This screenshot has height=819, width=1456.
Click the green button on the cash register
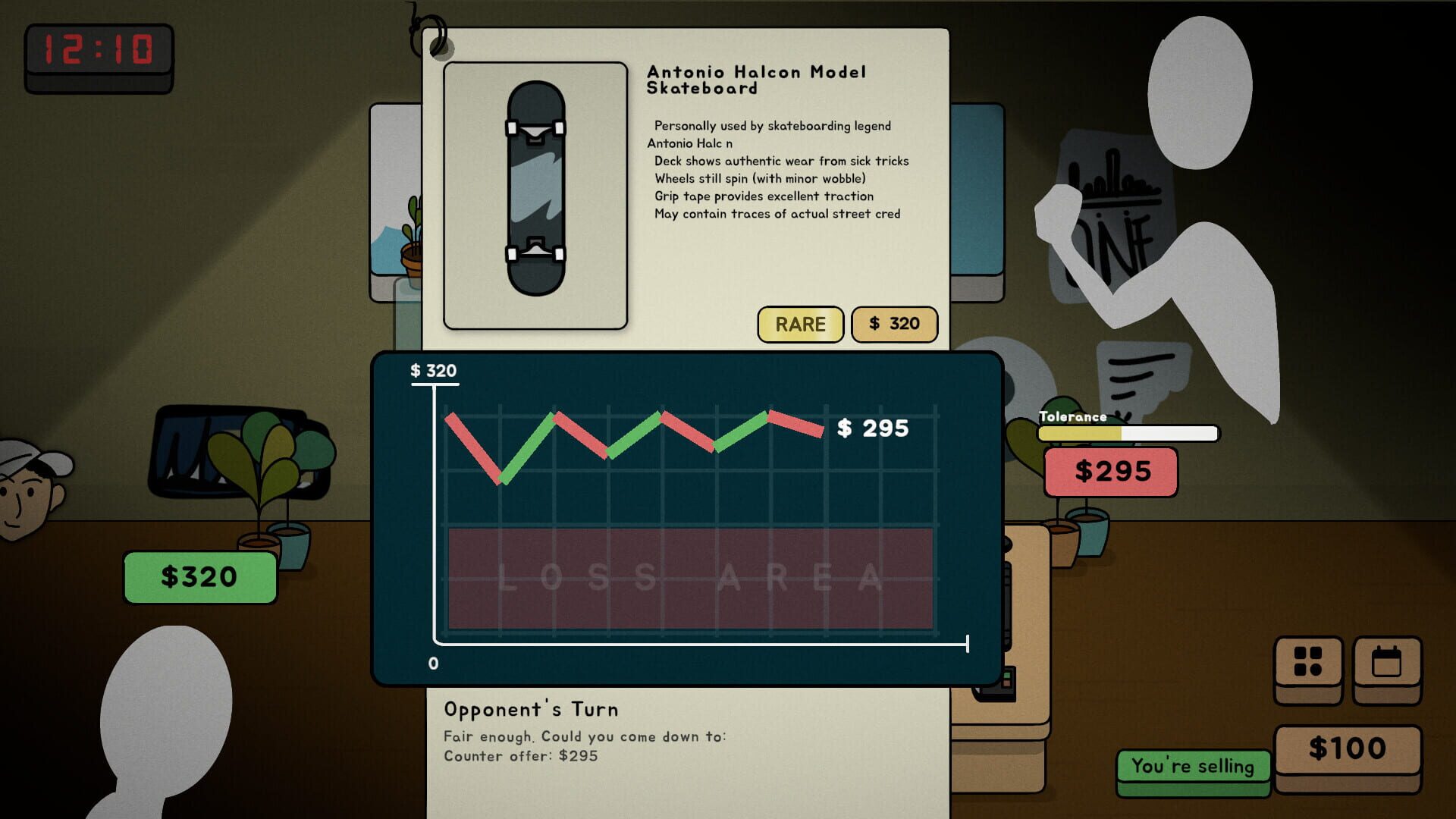[x=1006, y=676]
